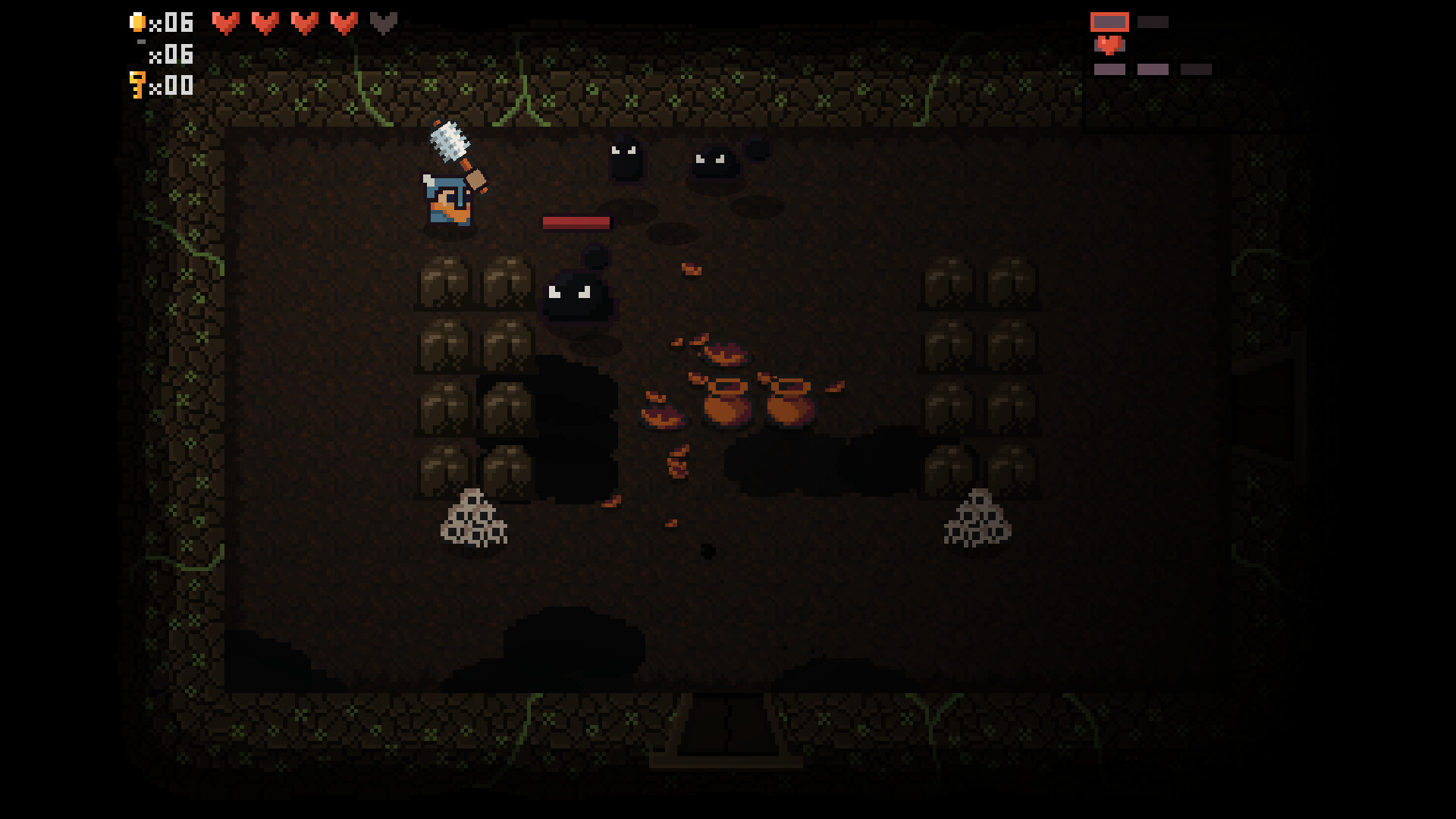
Task: Click the red enemy health bar above the slime
Action: (576, 223)
